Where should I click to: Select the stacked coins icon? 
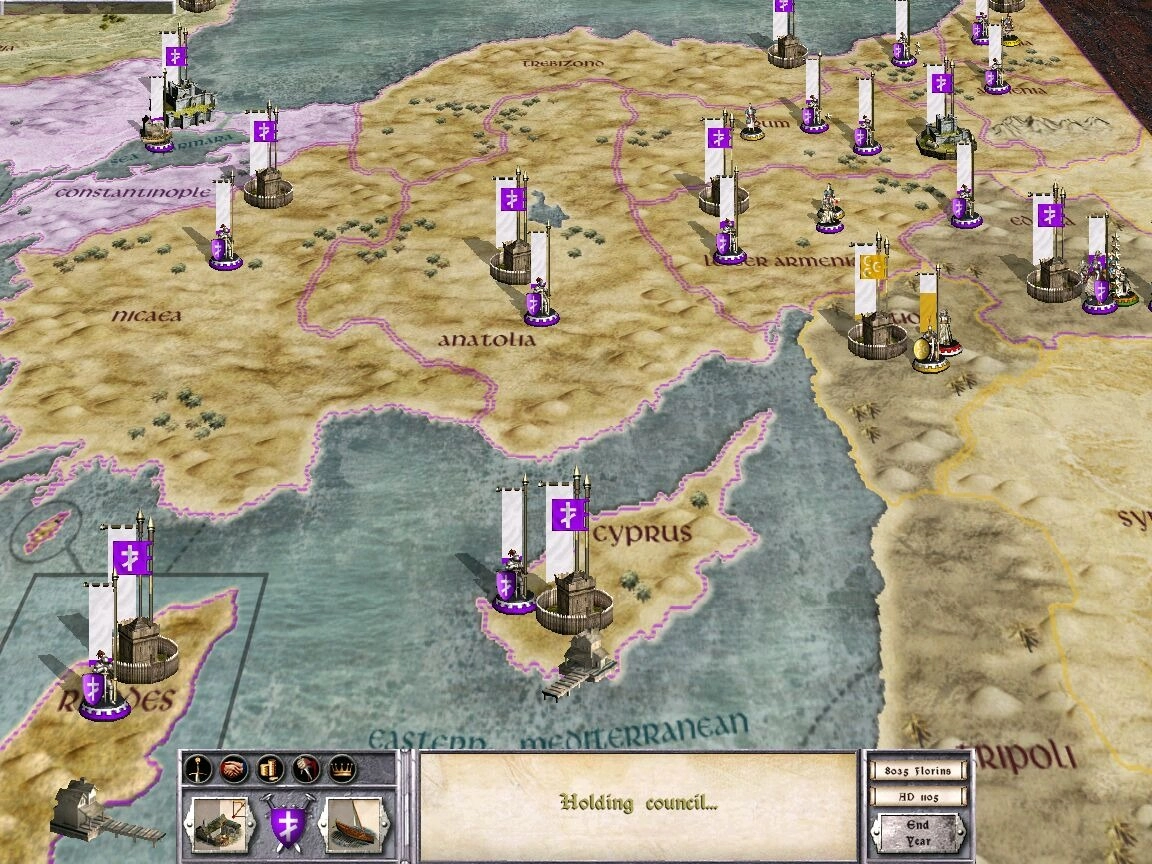(x=269, y=768)
